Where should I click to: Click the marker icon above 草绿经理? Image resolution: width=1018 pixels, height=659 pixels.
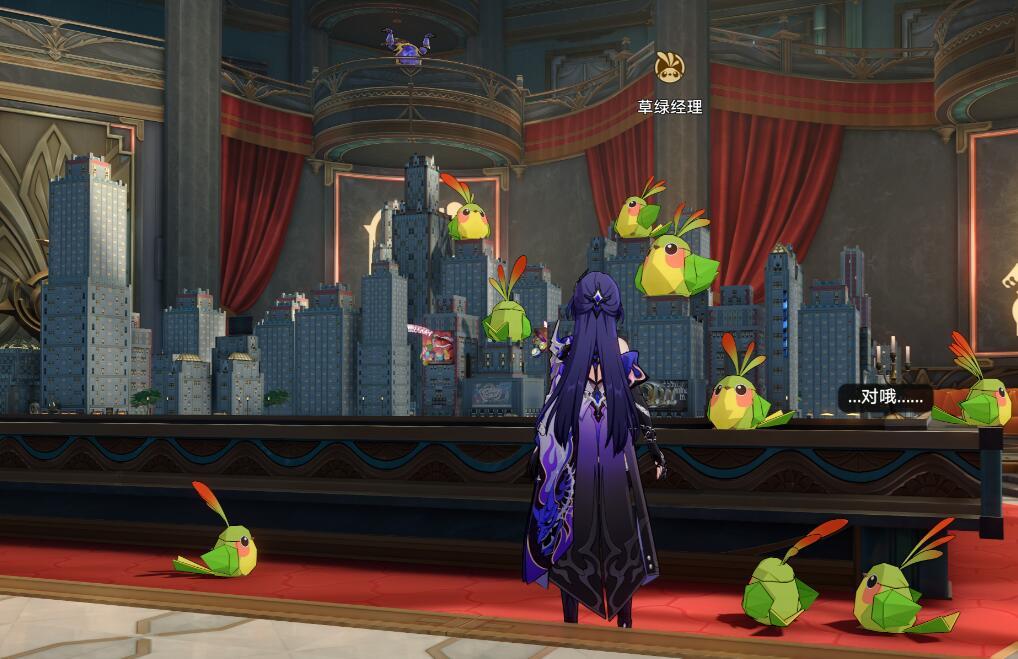pos(669,68)
